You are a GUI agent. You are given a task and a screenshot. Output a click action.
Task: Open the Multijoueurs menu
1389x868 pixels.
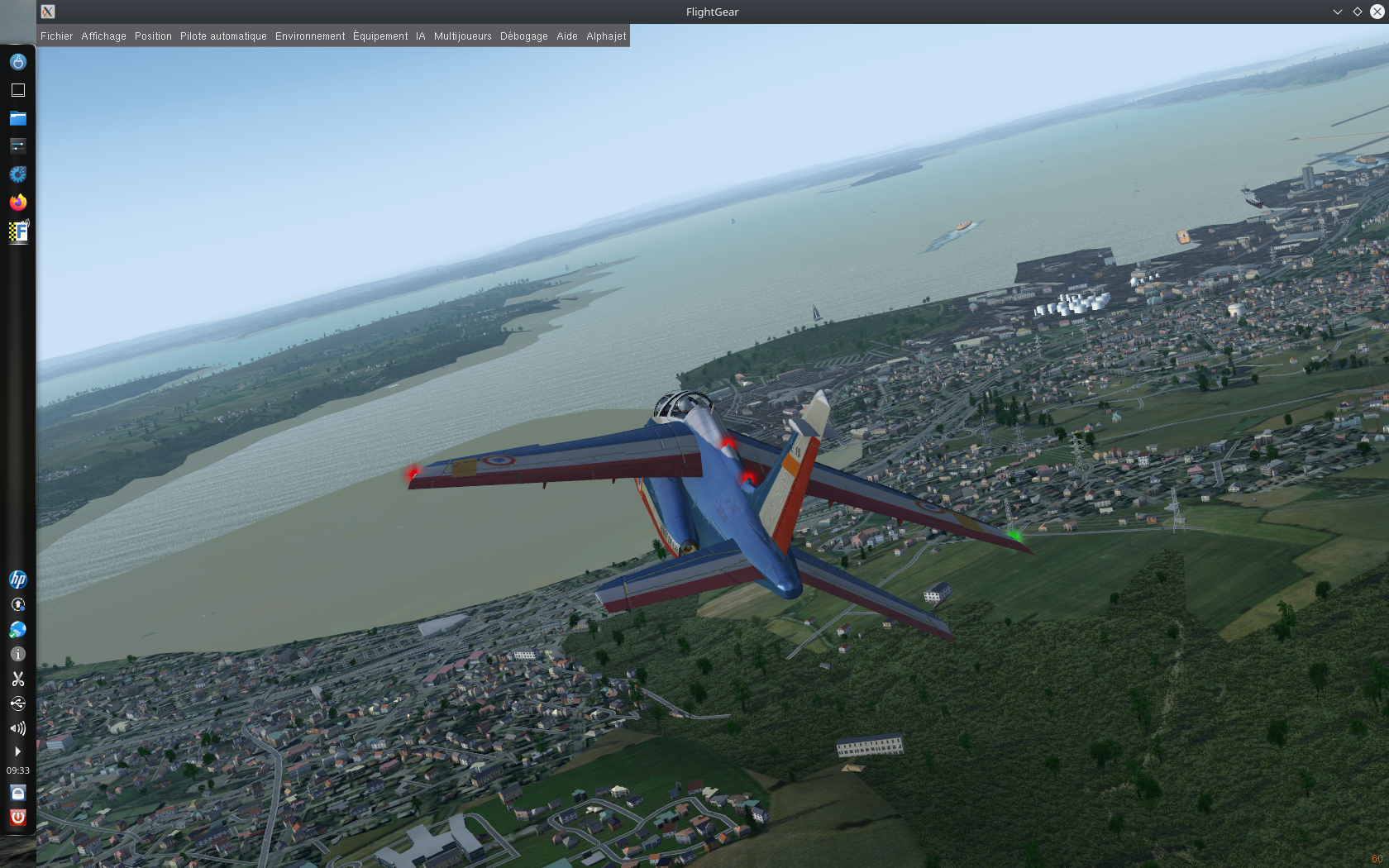click(x=462, y=36)
